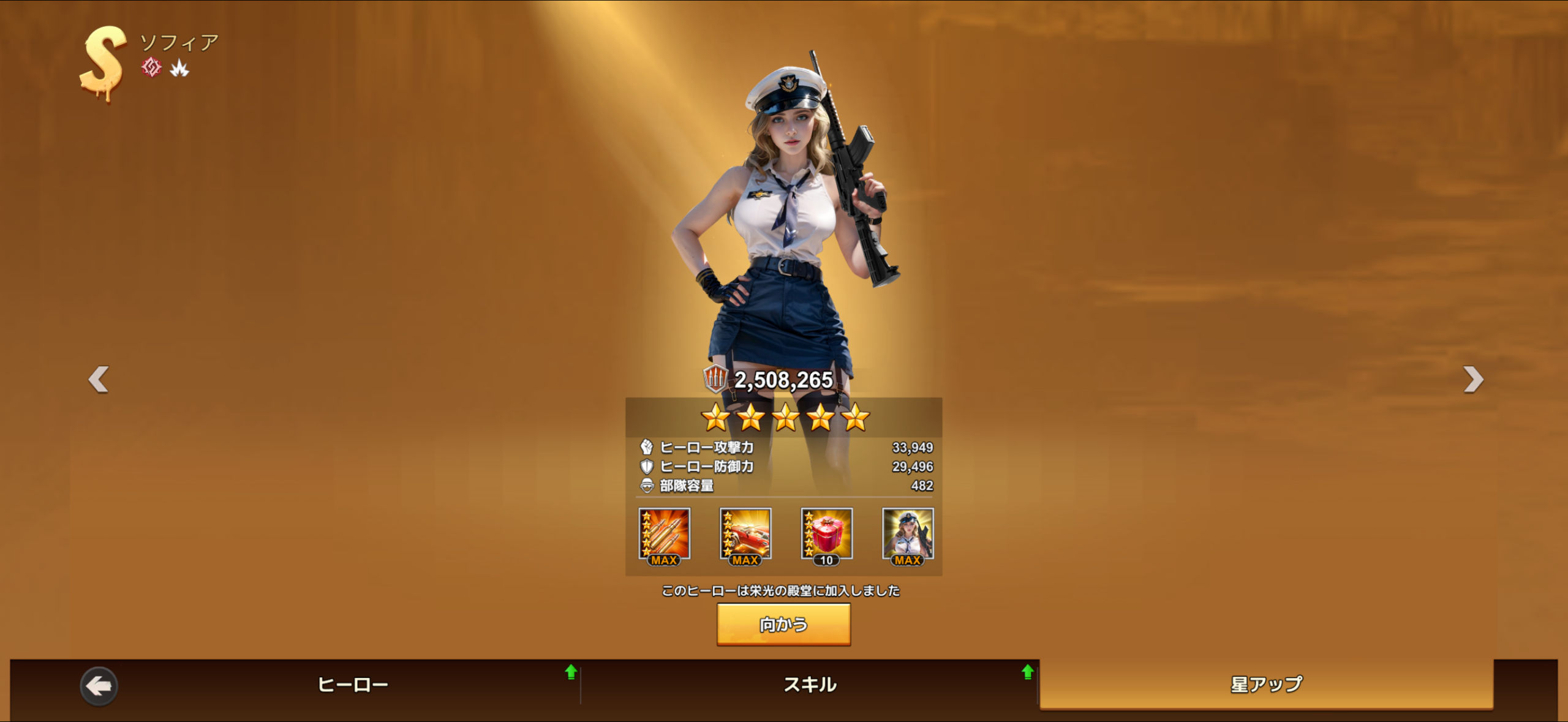Tap the red diamond faction emblem
Viewport: 1568px width, 722px height.
pyautogui.click(x=151, y=67)
